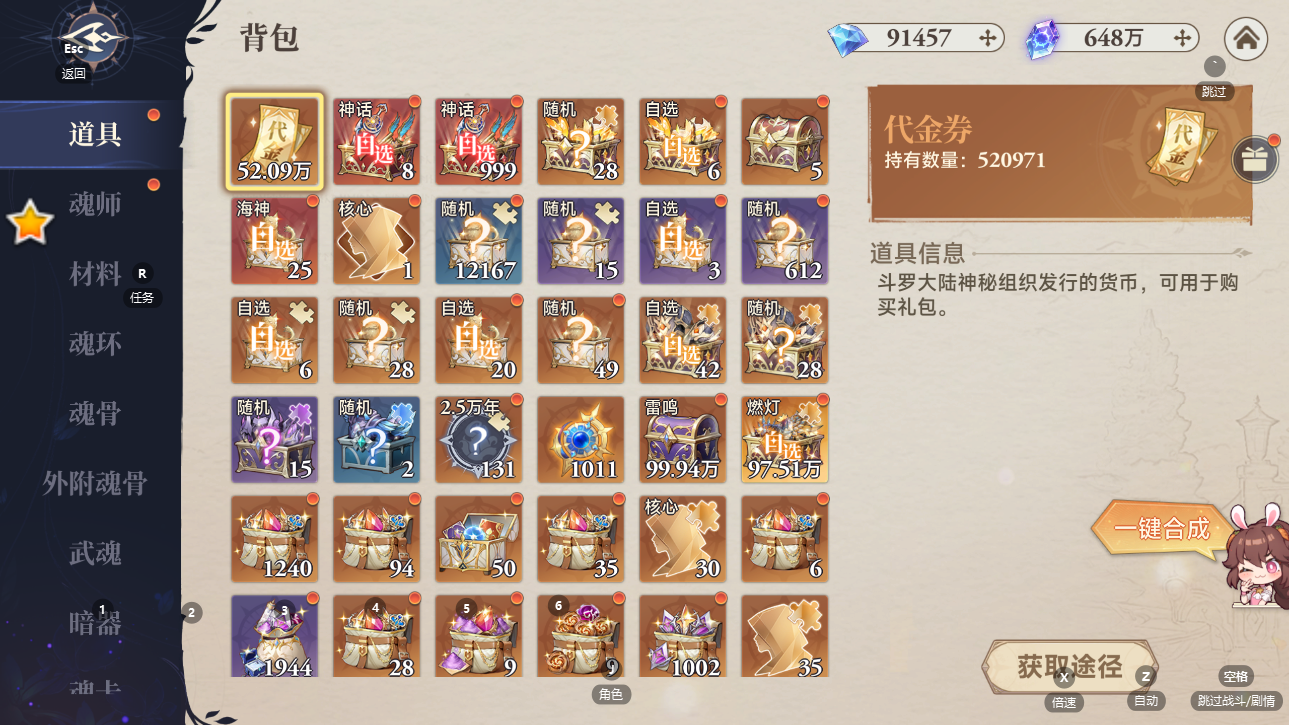Click the glowing orb item showing 1011

tap(580, 439)
